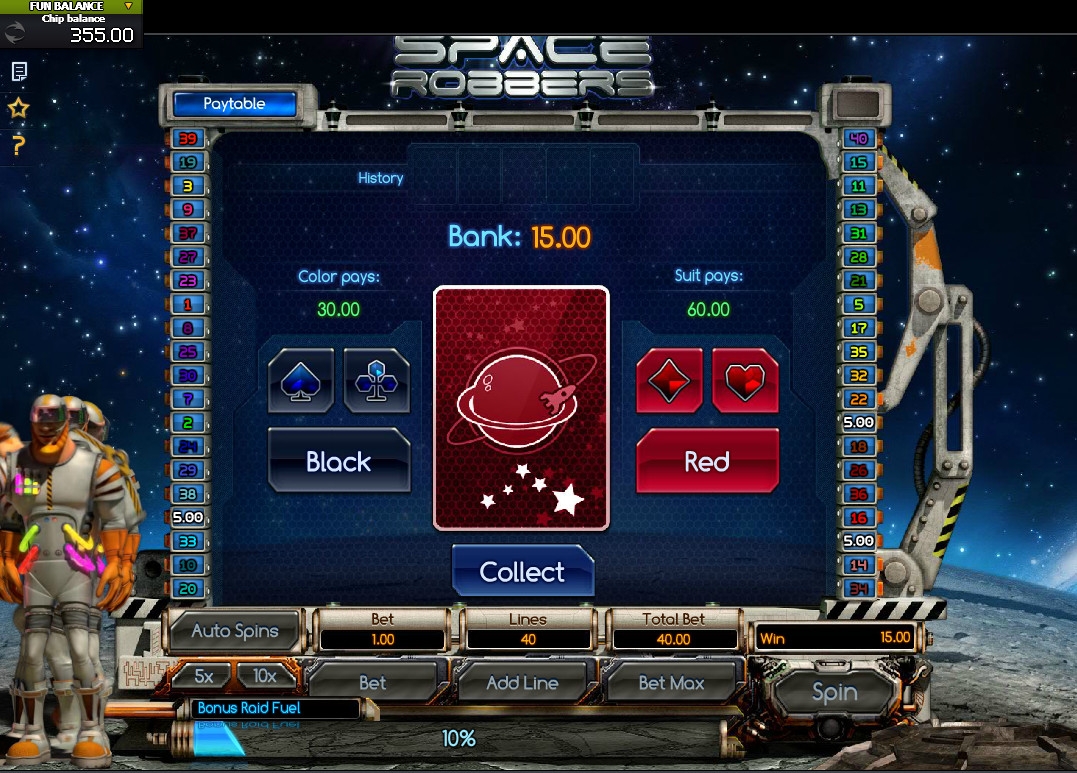Refresh the chip balance
Screen dimensions: 1077x773
[16, 33]
